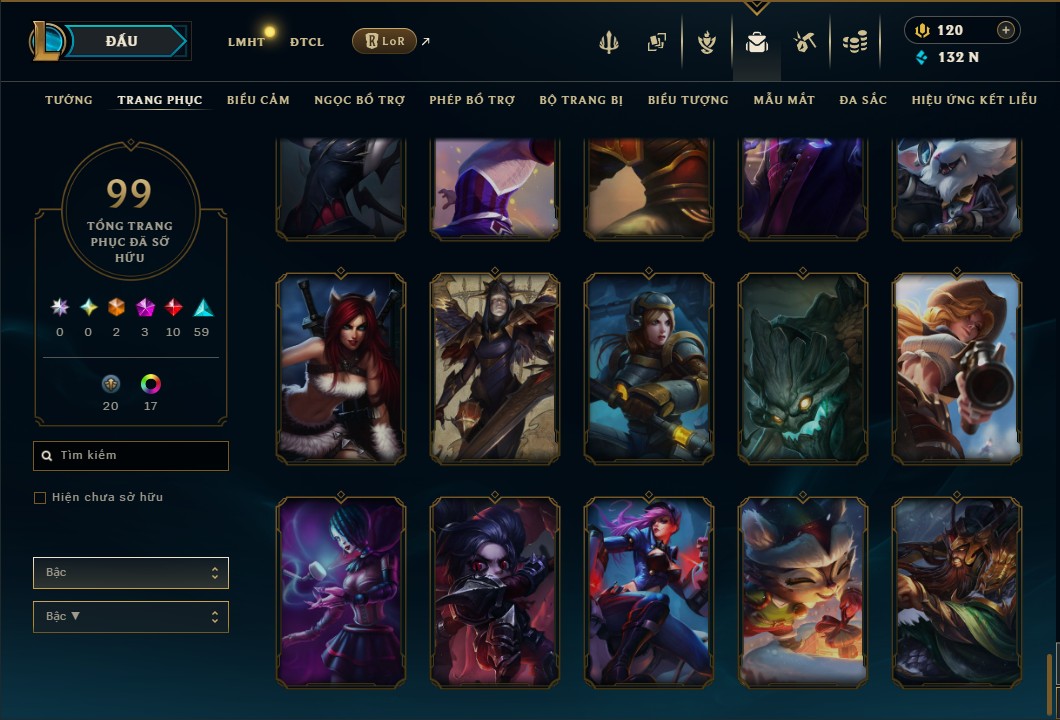The image size is (1060, 720).
Task: Click the plus button beside the 120 currency
Action: (x=1005, y=30)
